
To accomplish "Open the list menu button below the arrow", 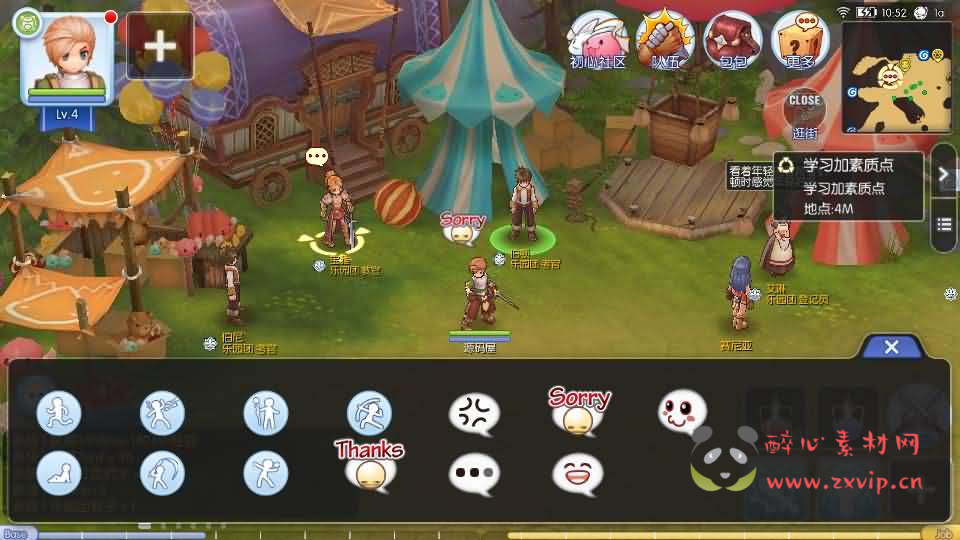I will coord(943,223).
